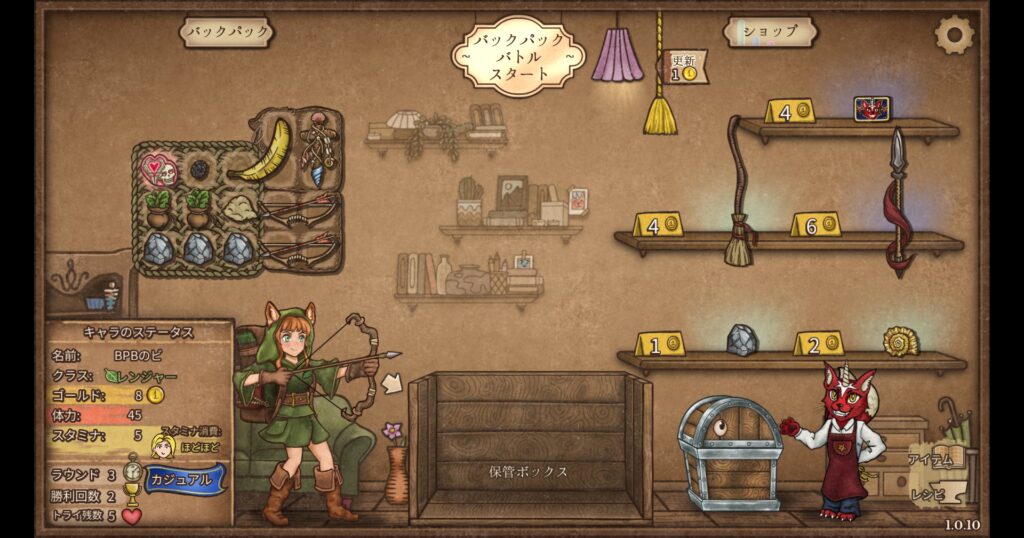Reroll the shop with the 更新 tag
1024x538 pixels.
pos(686,67)
